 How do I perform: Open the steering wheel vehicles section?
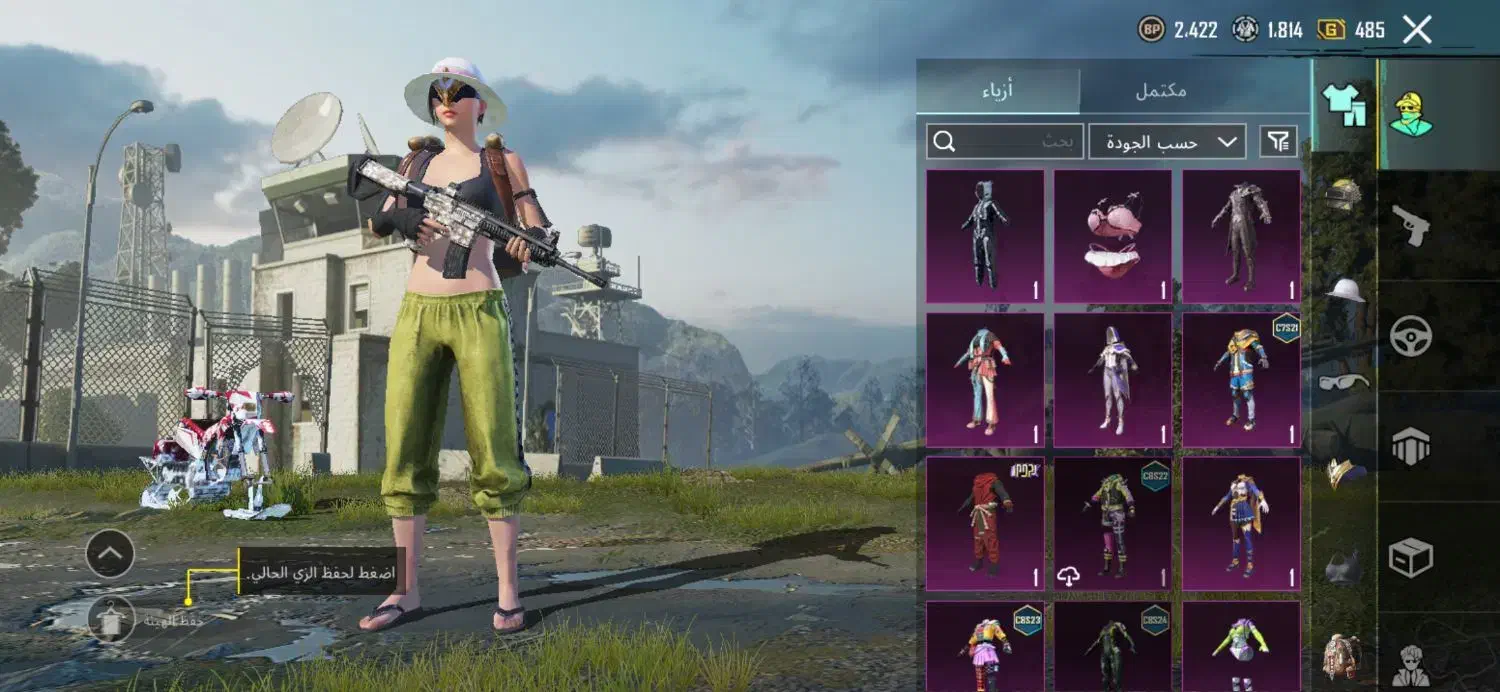1410,336
